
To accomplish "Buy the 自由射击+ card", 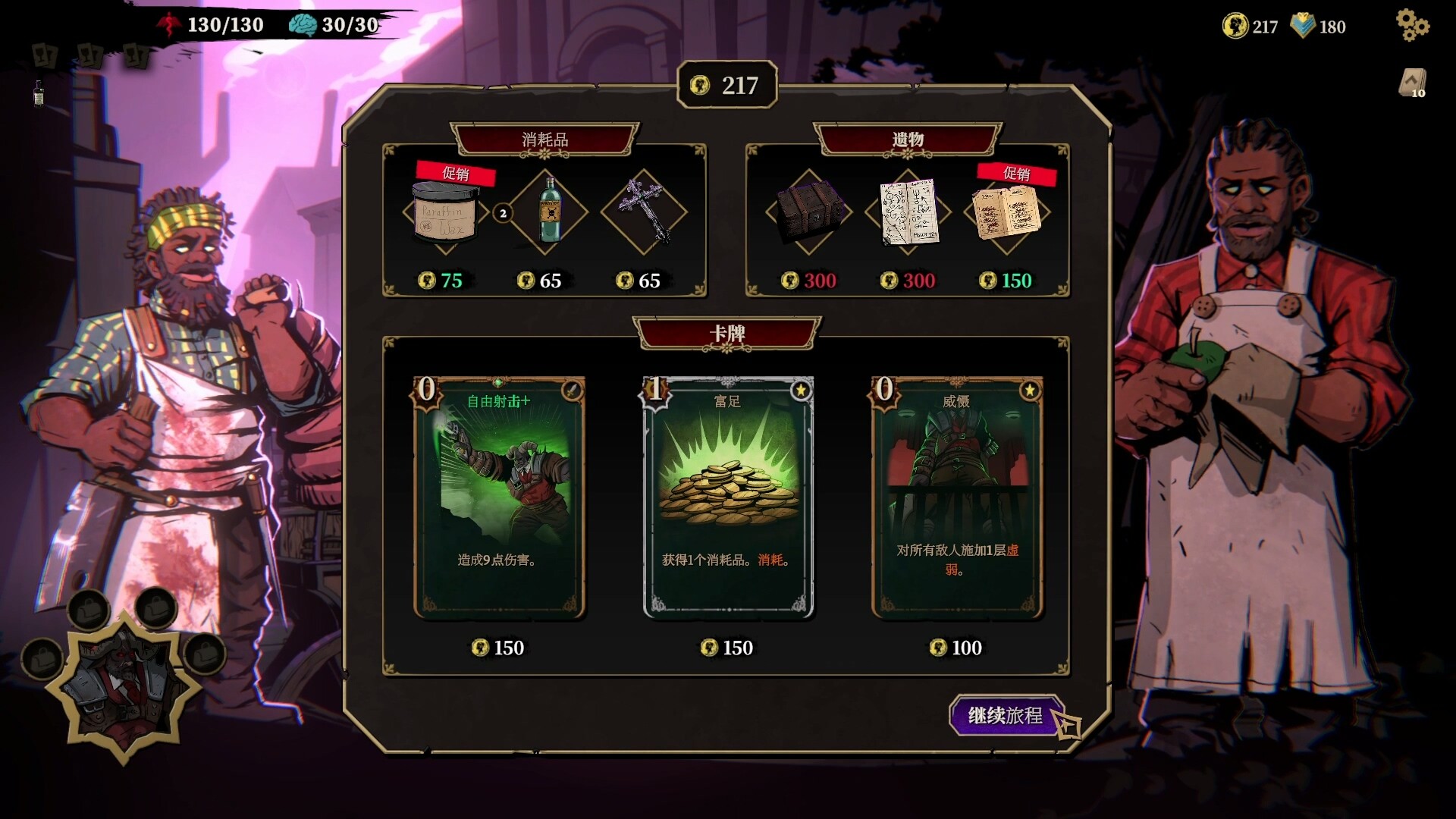I will [x=499, y=497].
